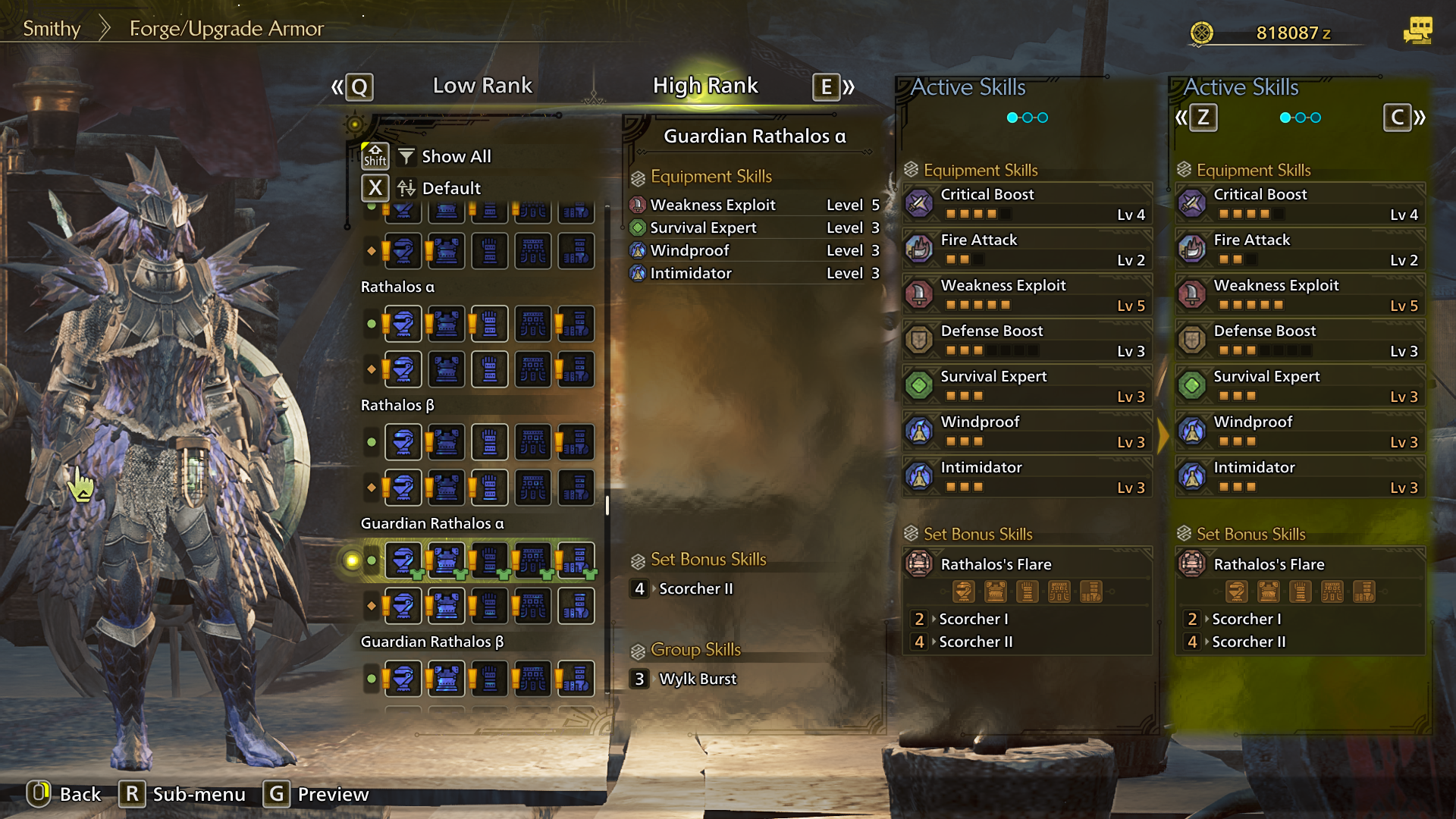The image size is (1456, 819).
Task: Select the Guardian Rathalos α chest piece icon
Action: pos(446,560)
